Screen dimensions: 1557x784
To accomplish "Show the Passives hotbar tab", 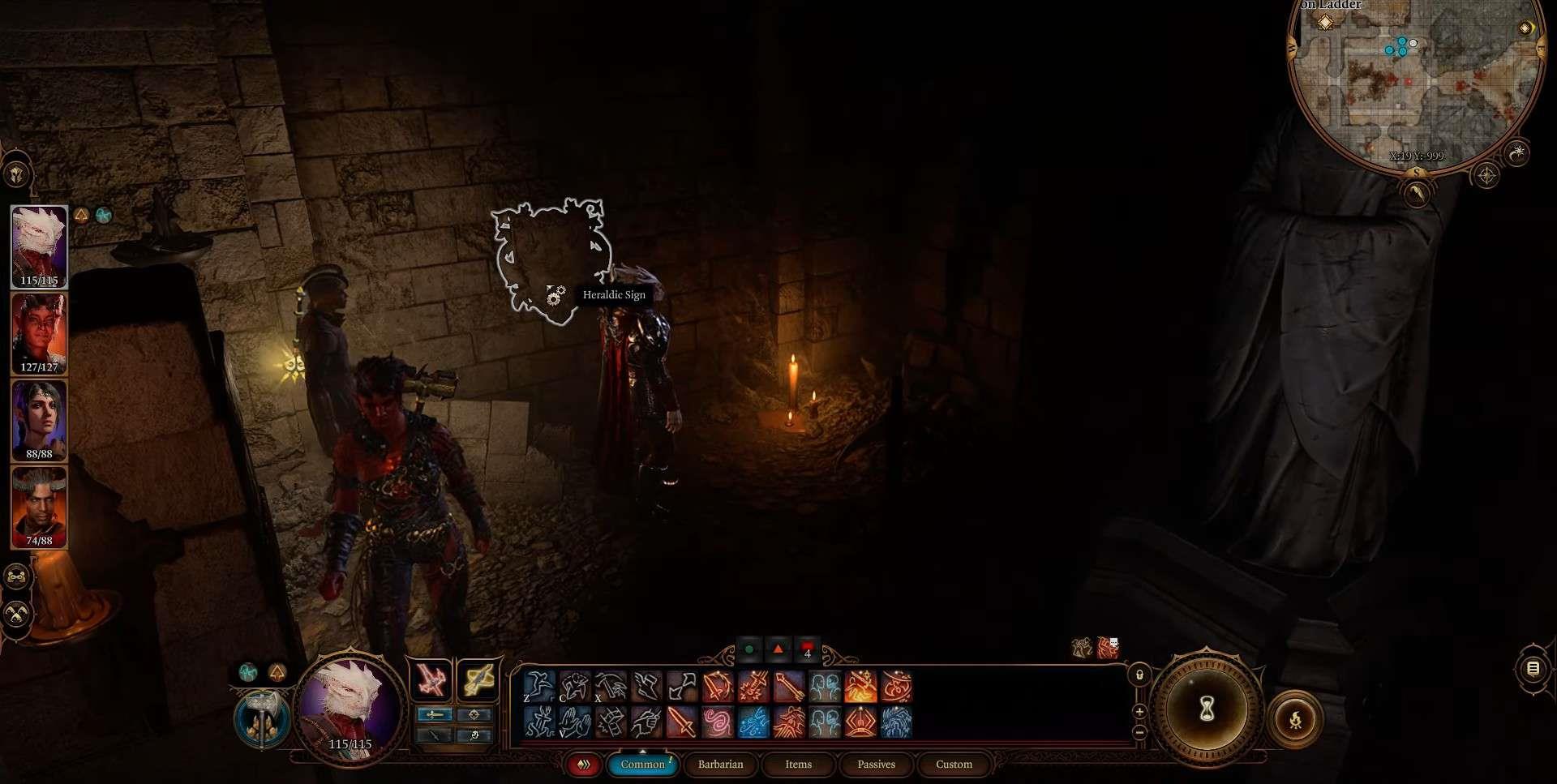I will pos(876,764).
